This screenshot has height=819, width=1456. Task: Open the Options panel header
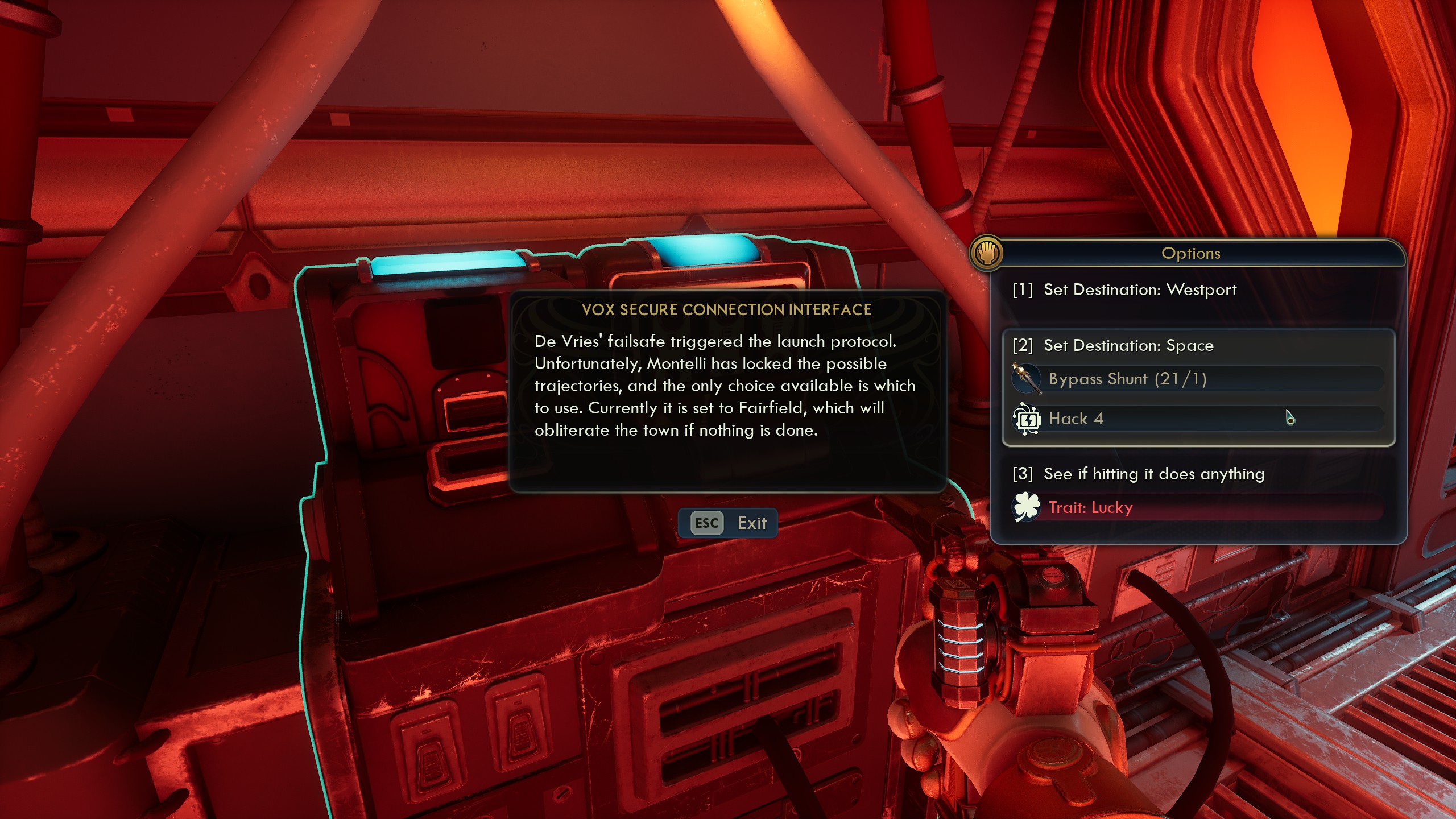tap(1193, 253)
